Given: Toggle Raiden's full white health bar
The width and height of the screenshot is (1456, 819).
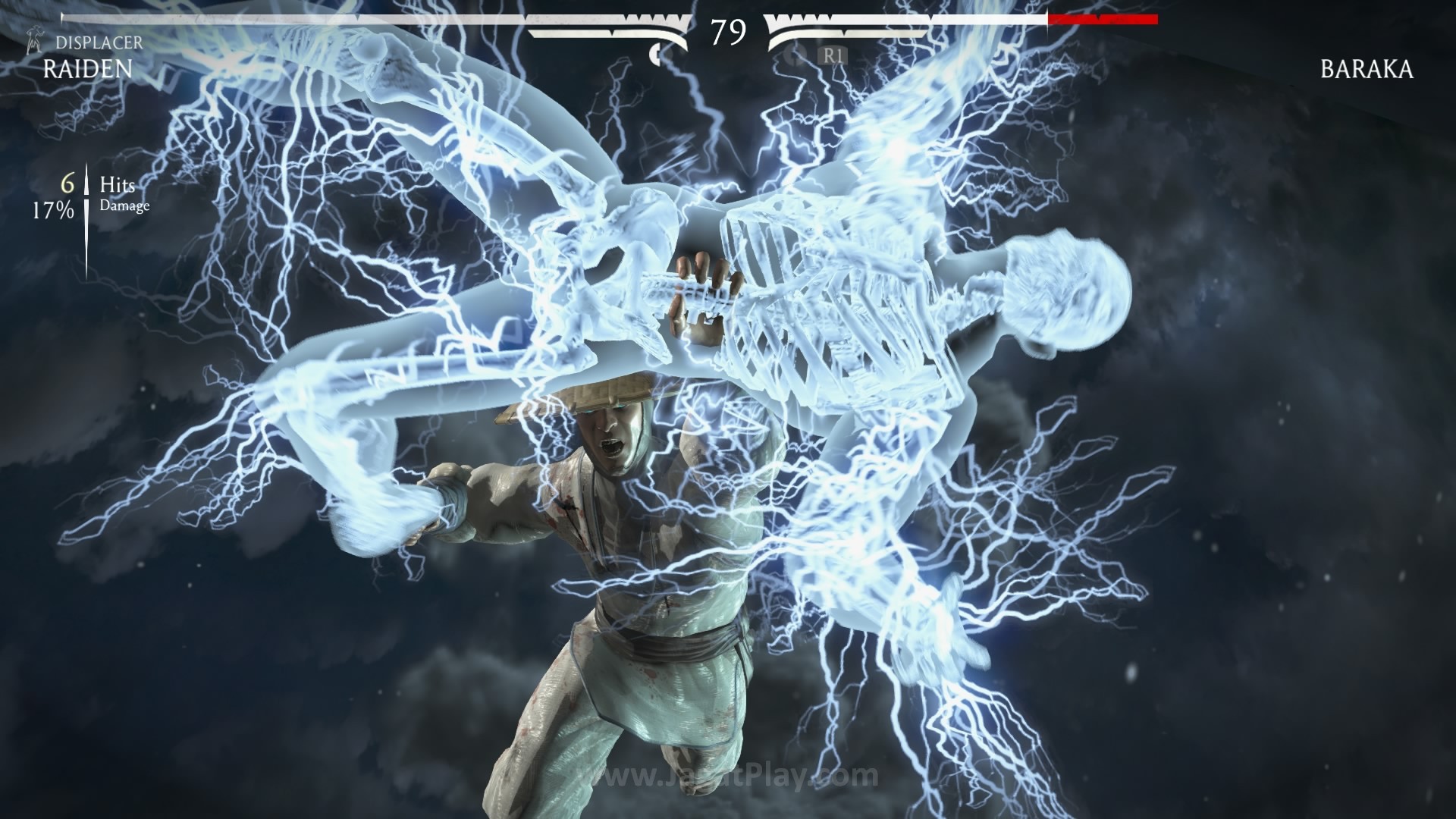Looking at the screenshot, I should click(x=341, y=19).
